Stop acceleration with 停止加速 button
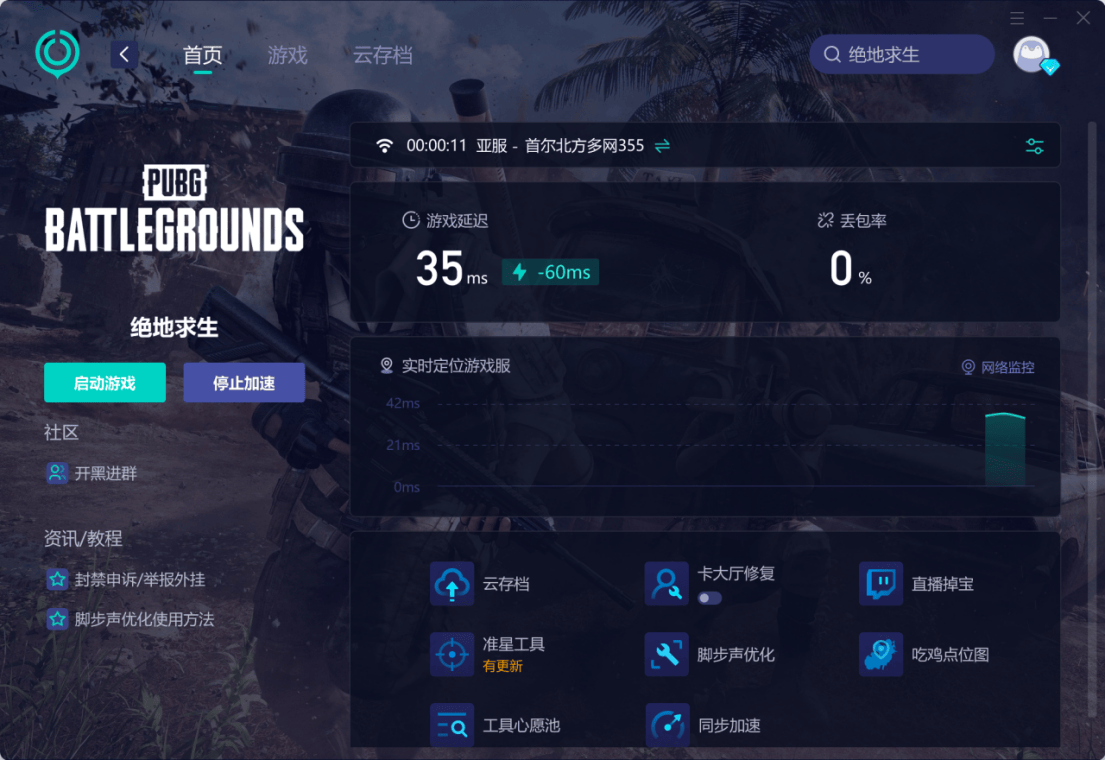The height and width of the screenshot is (761, 1106). click(244, 383)
